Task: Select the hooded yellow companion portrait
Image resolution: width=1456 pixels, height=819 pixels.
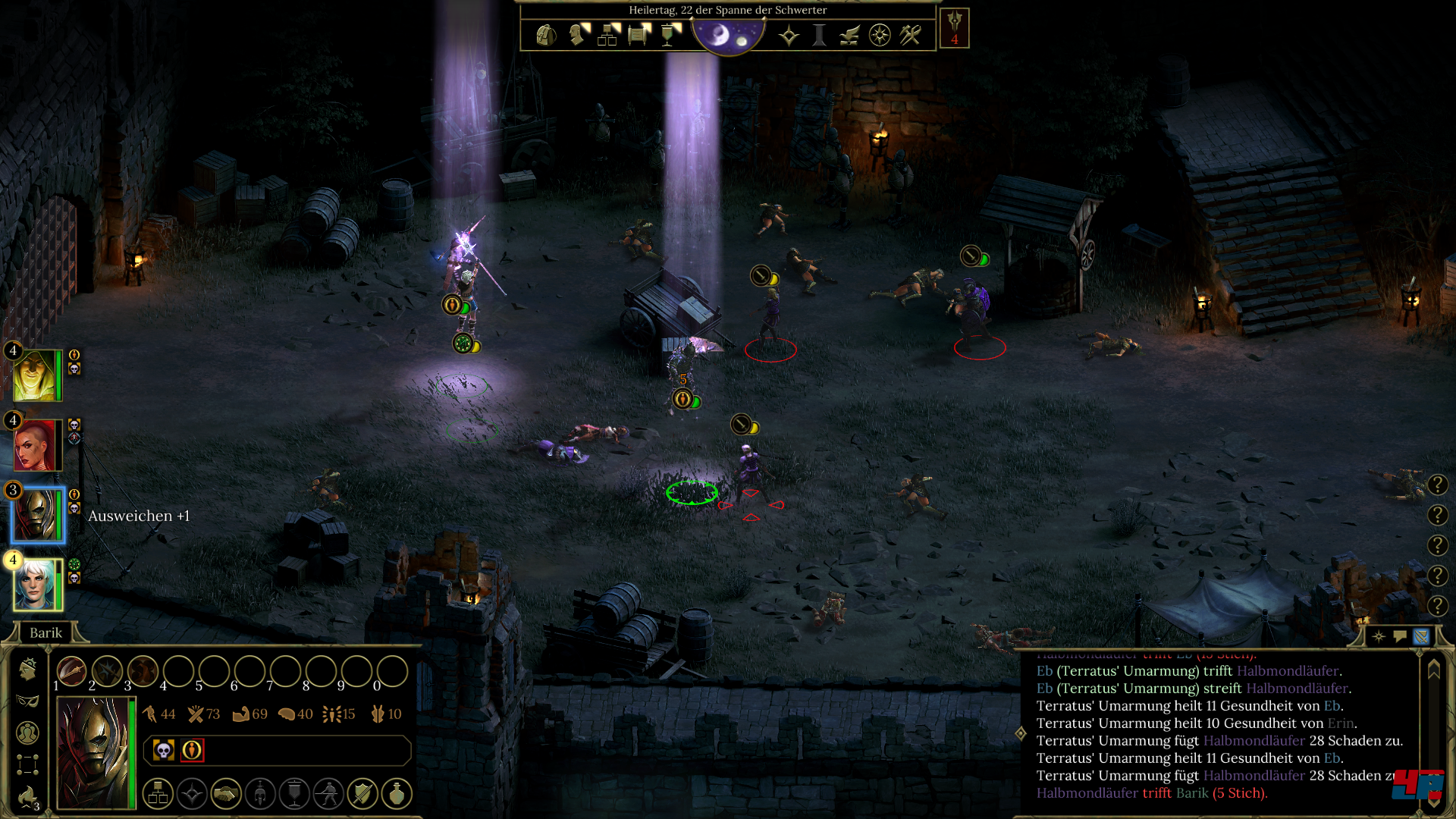Action: pos(35,375)
